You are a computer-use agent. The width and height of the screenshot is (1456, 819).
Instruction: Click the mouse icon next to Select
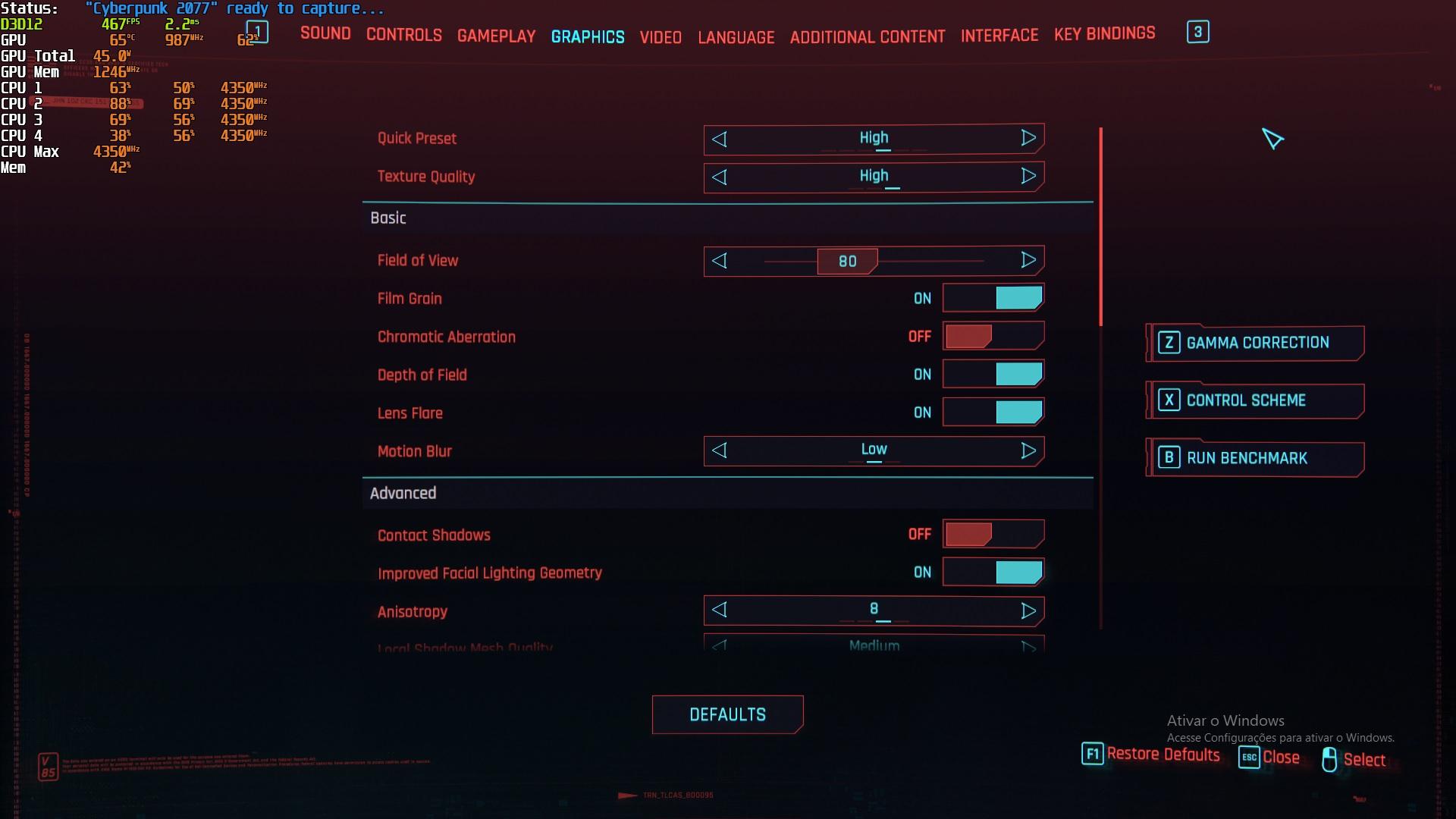pyautogui.click(x=1329, y=759)
